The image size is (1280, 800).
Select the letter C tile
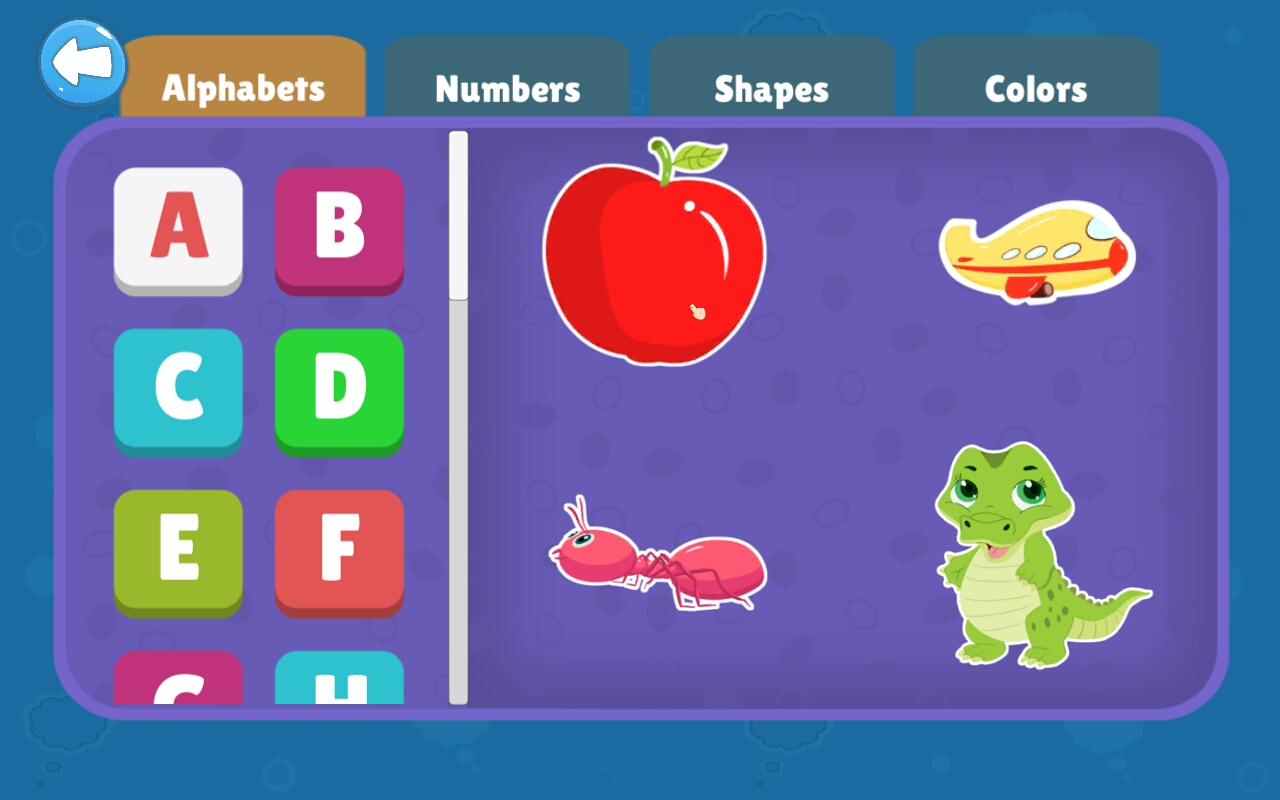tap(178, 390)
